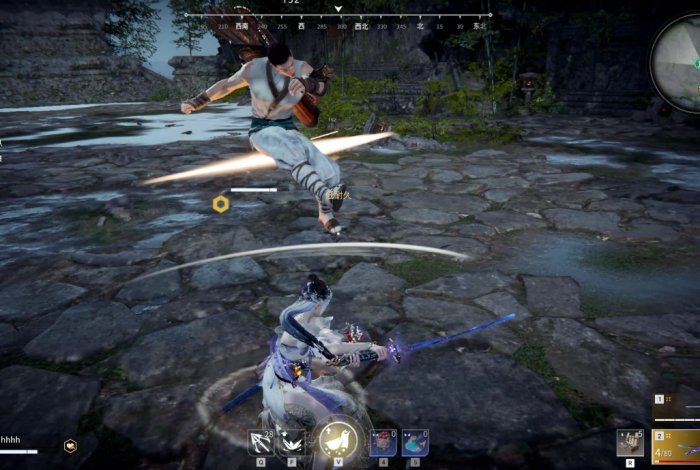Click the compass heading bar
Image resolution: width=700 pixels, height=470 pixels.
pyautogui.click(x=338, y=18)
